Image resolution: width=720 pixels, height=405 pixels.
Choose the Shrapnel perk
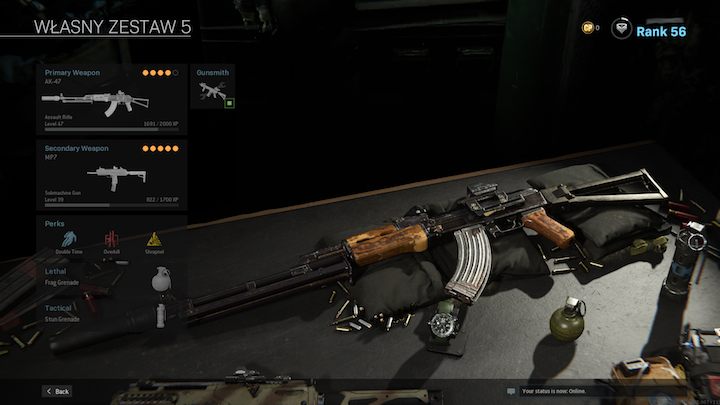(x=154, y=241)
